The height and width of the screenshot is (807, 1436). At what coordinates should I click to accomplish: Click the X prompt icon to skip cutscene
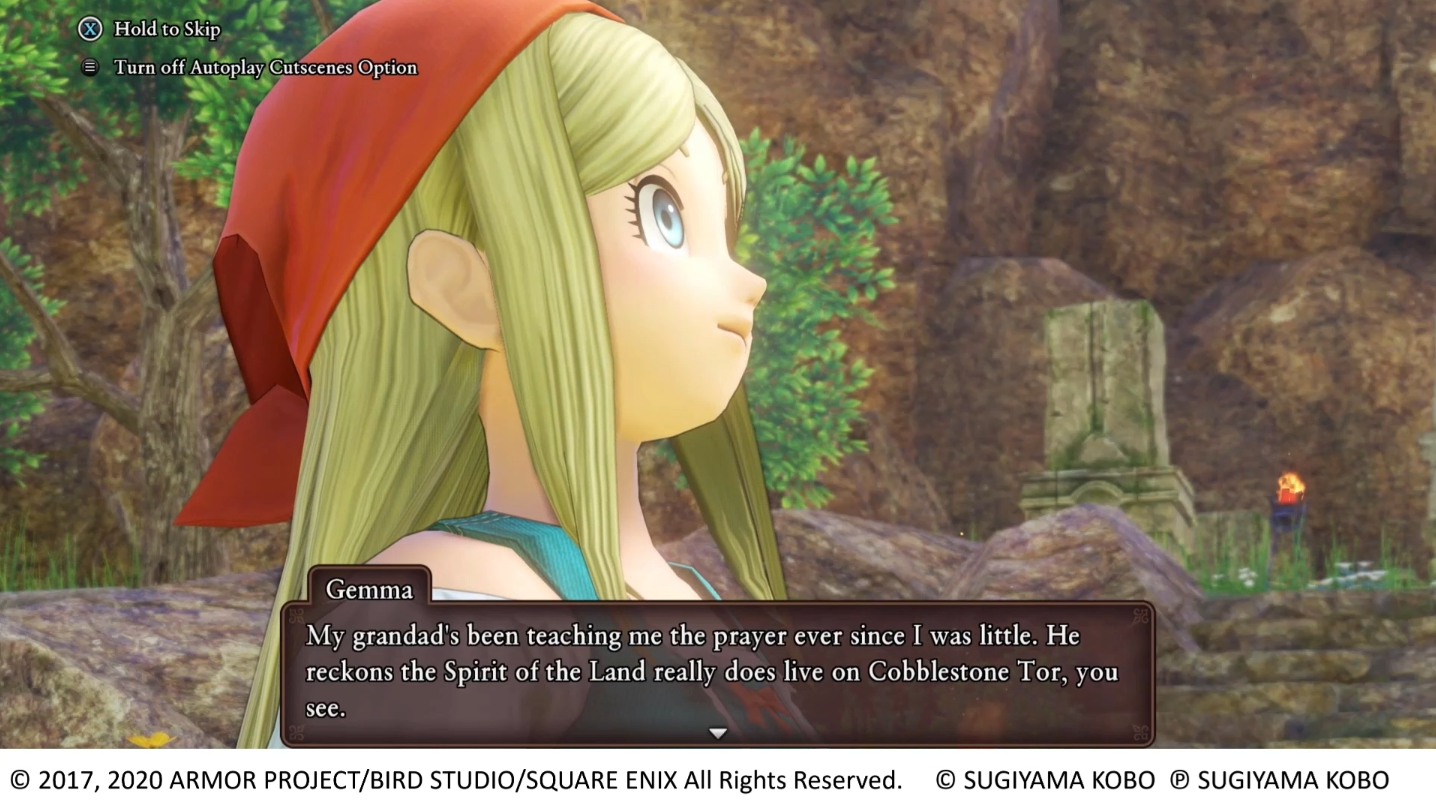coord(91,29)
